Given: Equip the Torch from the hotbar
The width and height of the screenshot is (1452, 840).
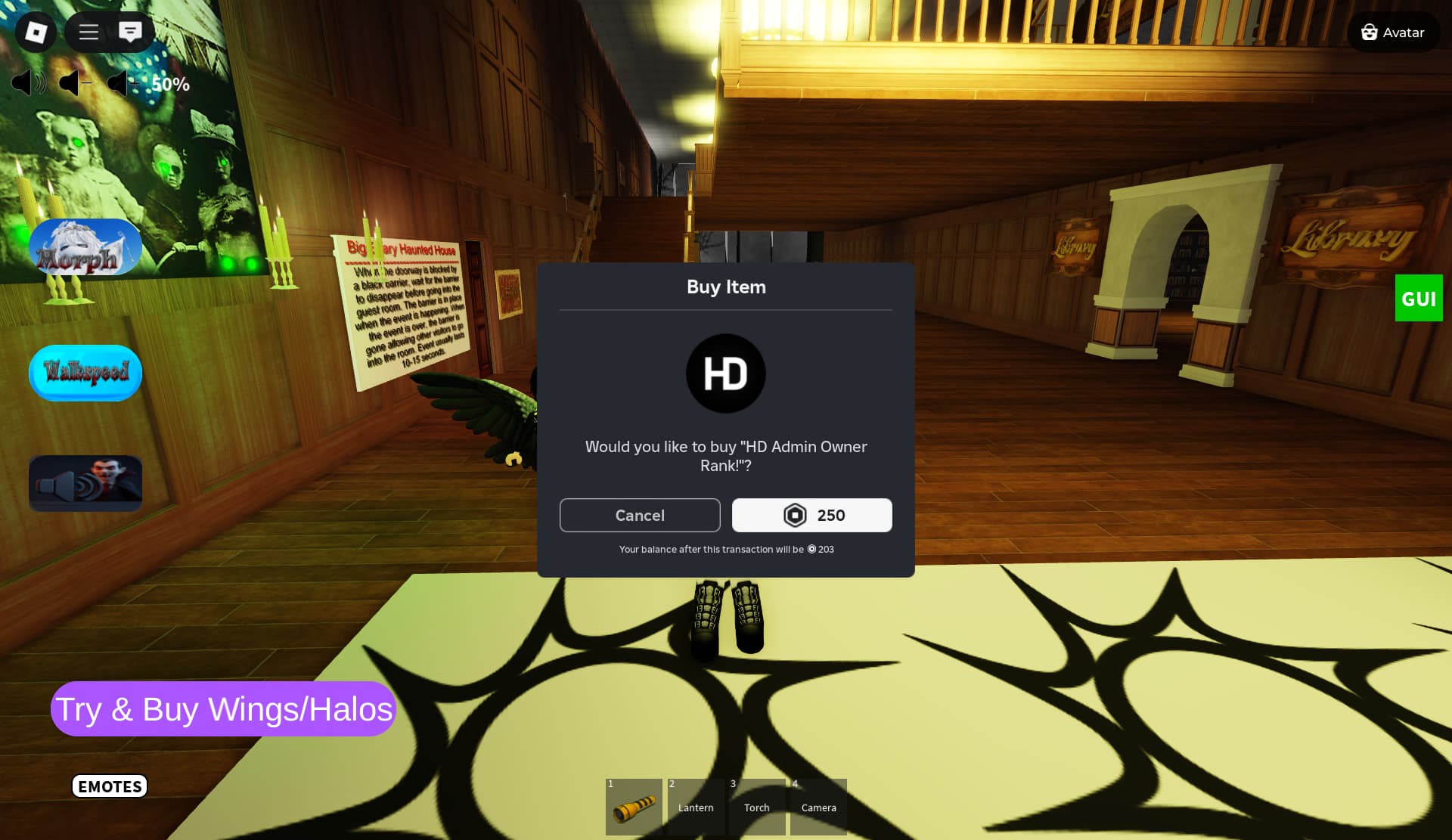Looking at the screenshot, I should pyautogui.click(x=757, y=807).
